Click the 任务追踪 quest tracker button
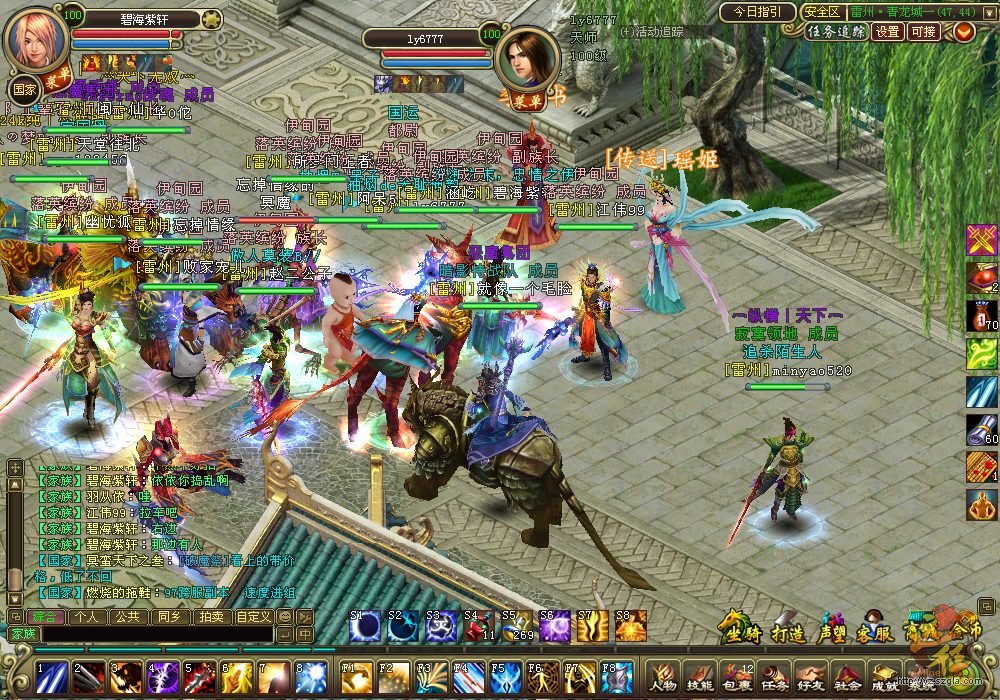The width and height of the screenshot is (1000, 700). point(836,31)
